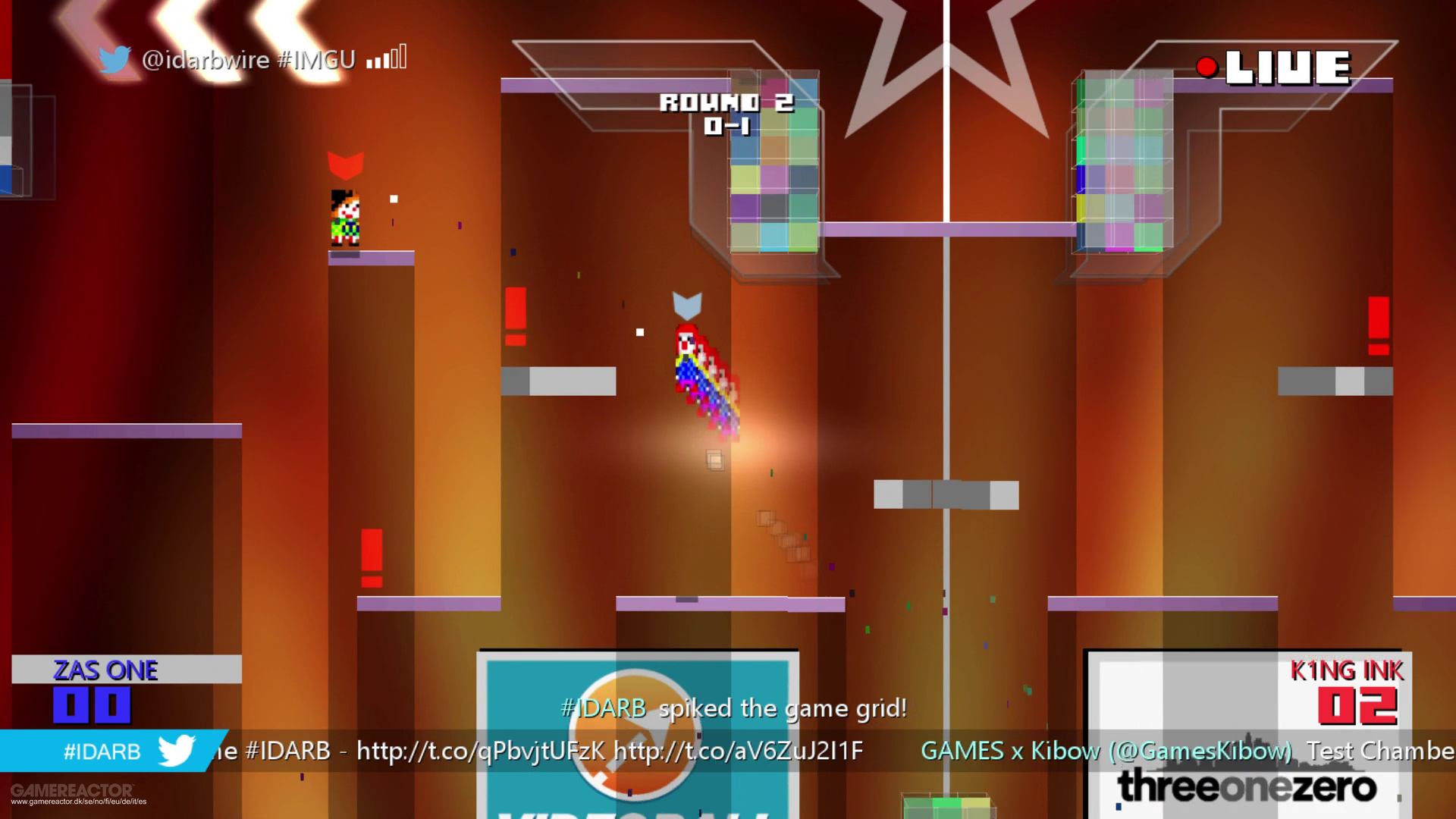Click the Twitter bird icon next to @idarbwire
The height and width of the screenshot is (819, 1456).
click(115, 58)
